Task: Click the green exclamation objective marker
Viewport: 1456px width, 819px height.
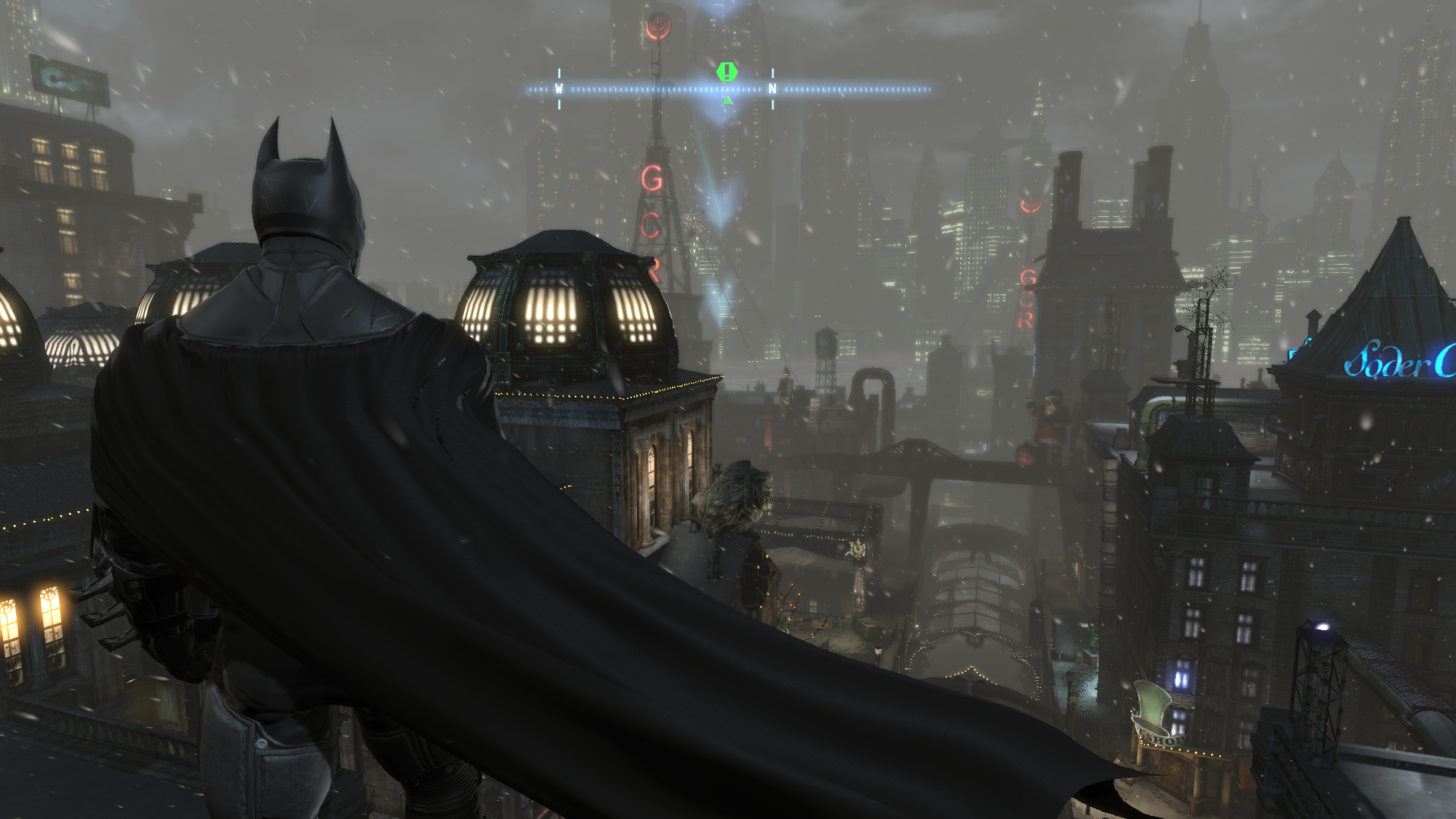Action: coord(726,72)
